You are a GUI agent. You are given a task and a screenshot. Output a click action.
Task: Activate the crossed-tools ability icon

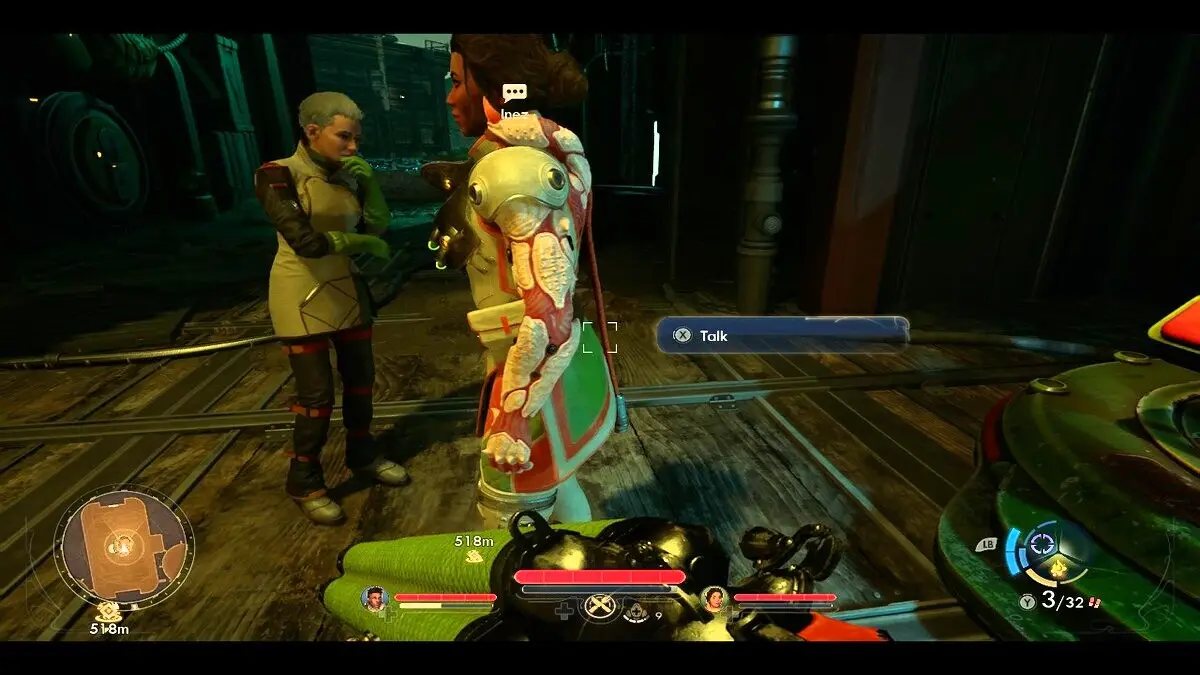(x=599, y=607)
